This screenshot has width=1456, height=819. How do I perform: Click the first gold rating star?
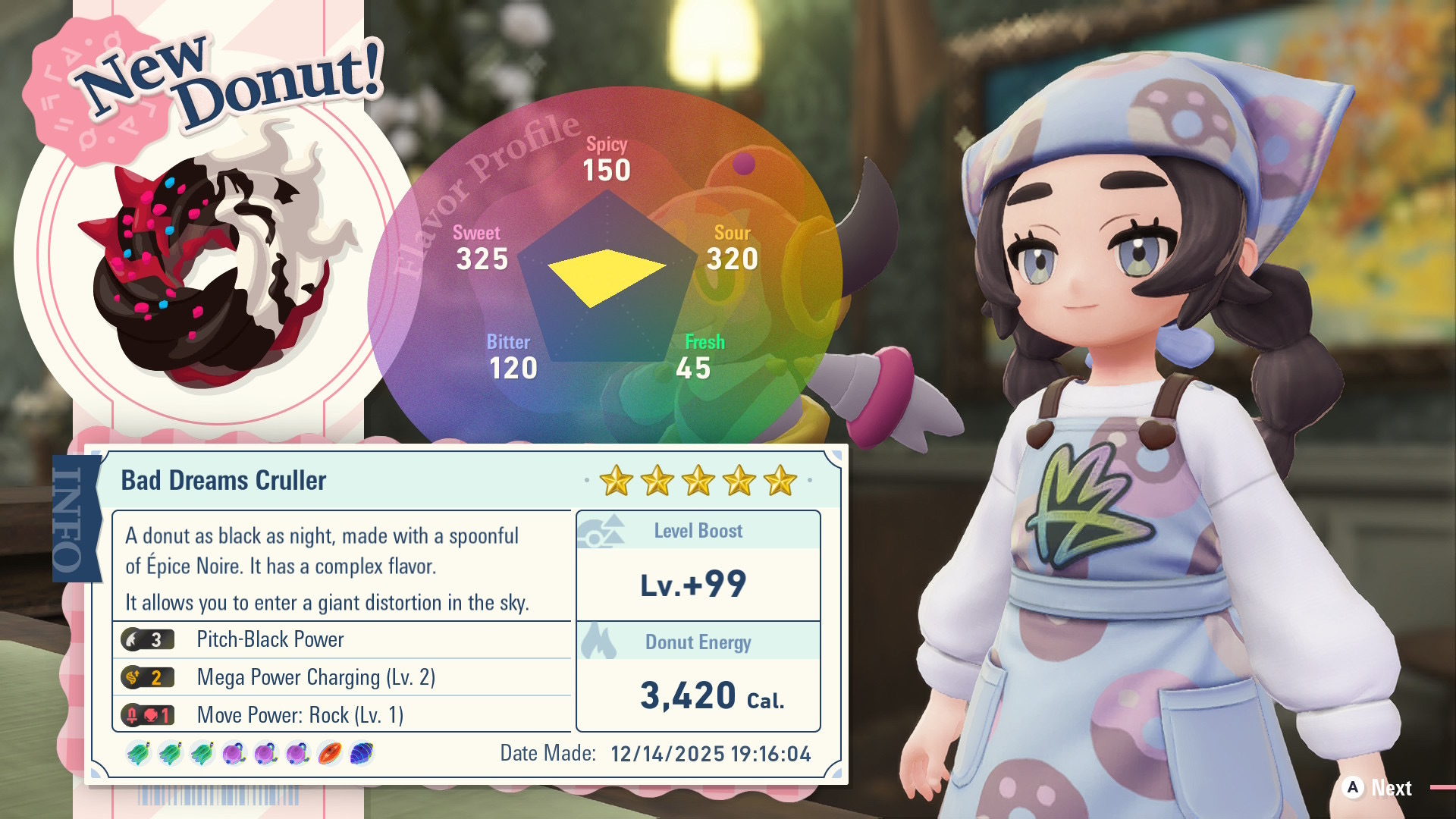pos(615,480)
